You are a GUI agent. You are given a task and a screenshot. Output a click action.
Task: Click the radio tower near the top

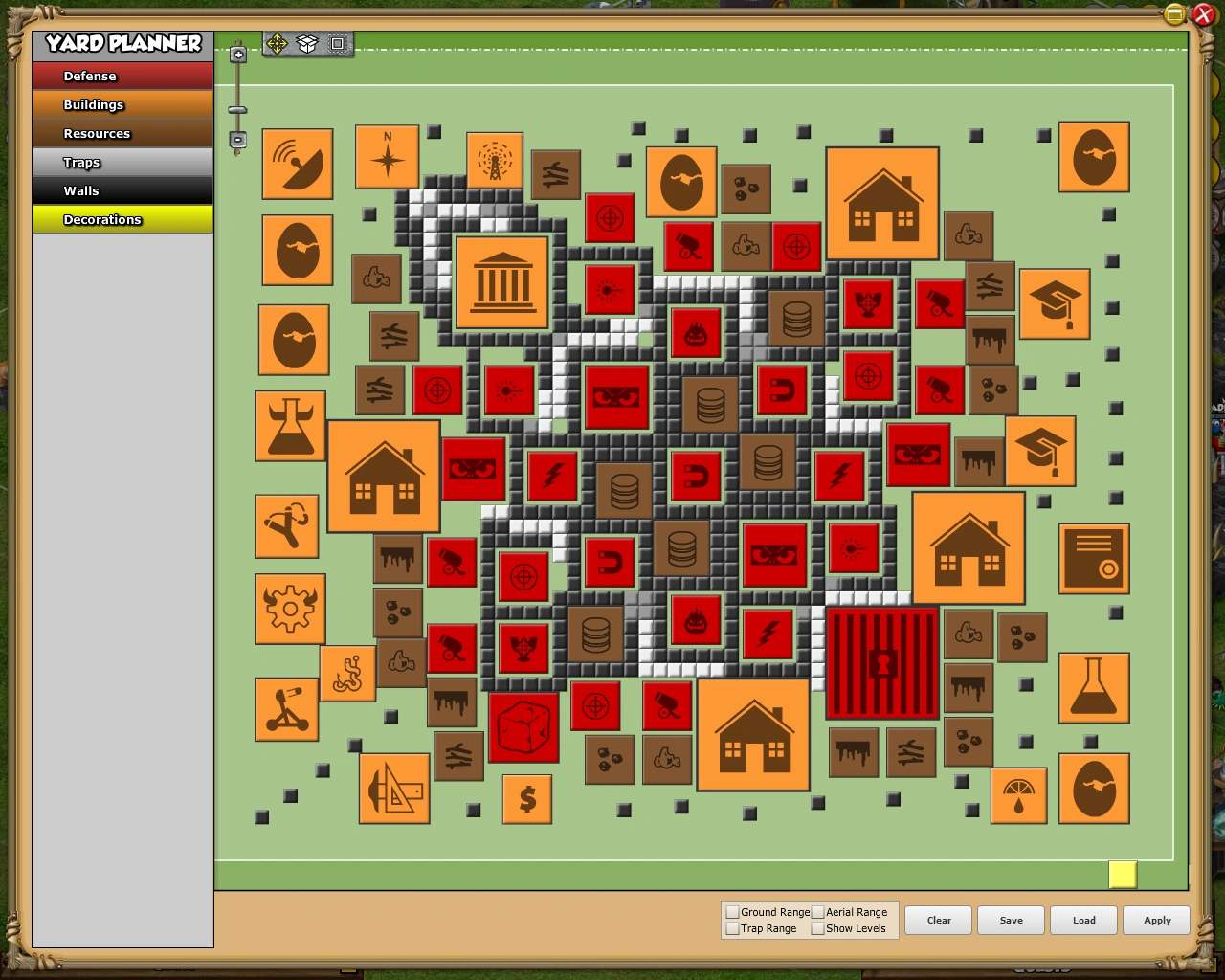pos(497,161)
